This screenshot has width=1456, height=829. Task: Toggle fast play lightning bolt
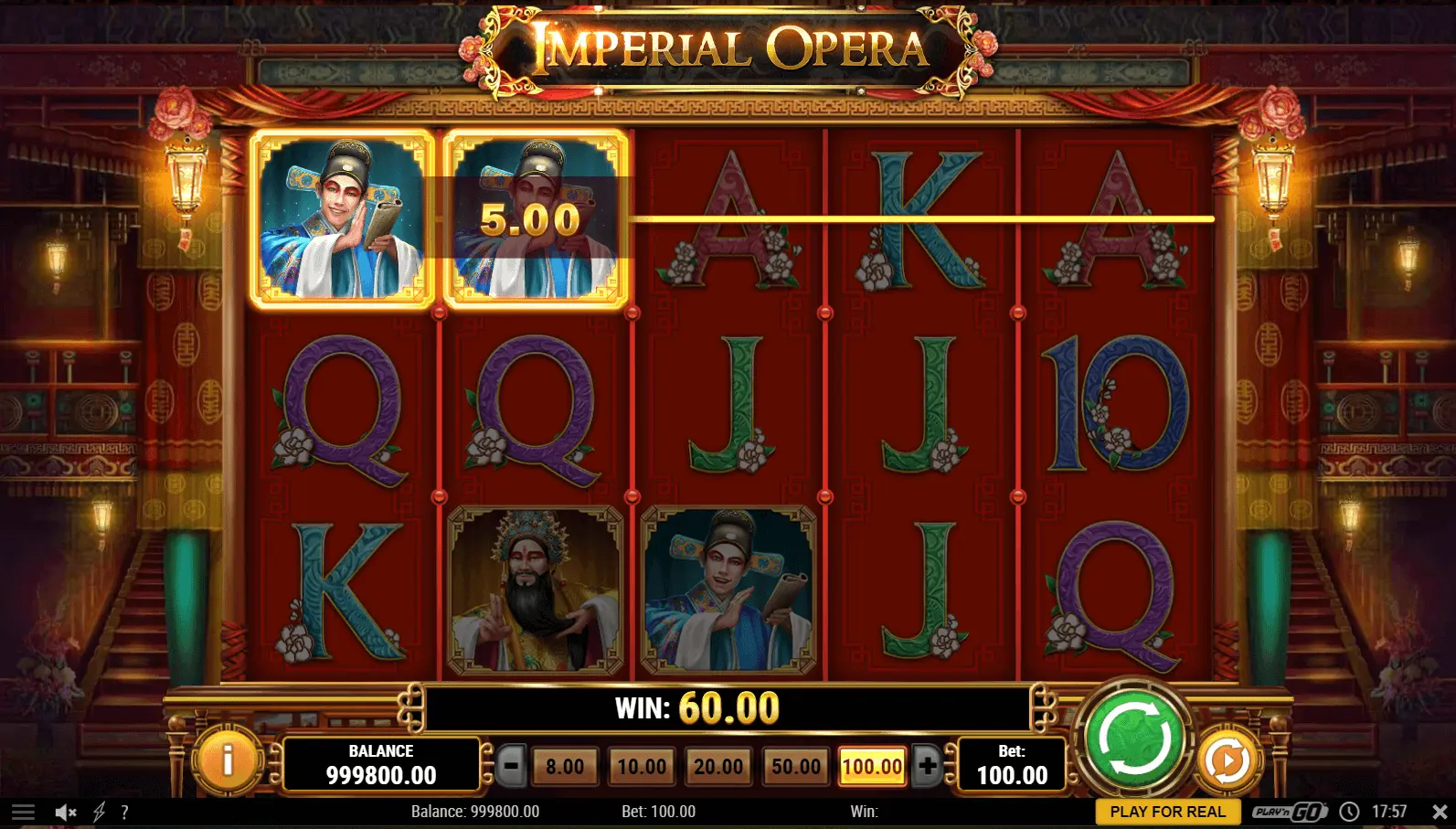(99, 812)
